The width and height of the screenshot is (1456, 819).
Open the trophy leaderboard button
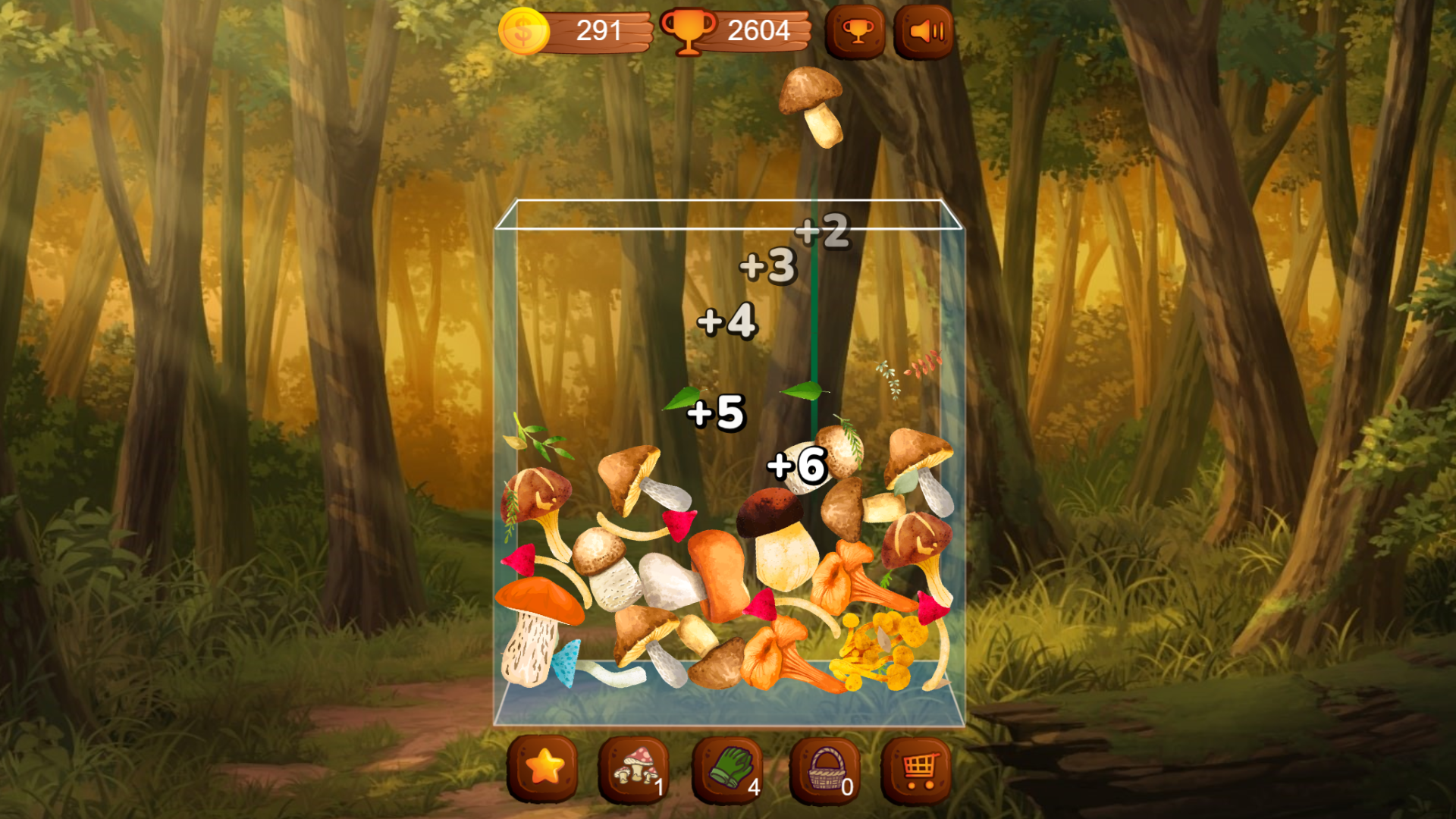pyautogui.click(x=855, y=32)
